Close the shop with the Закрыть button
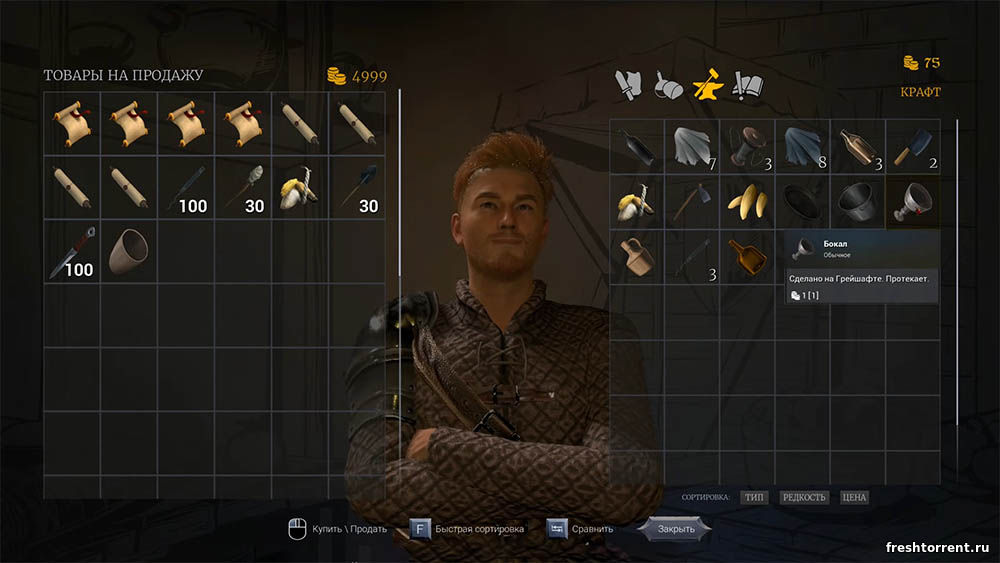The width and height of the screenshot is (1000, 563). click(x=674, y=528)
